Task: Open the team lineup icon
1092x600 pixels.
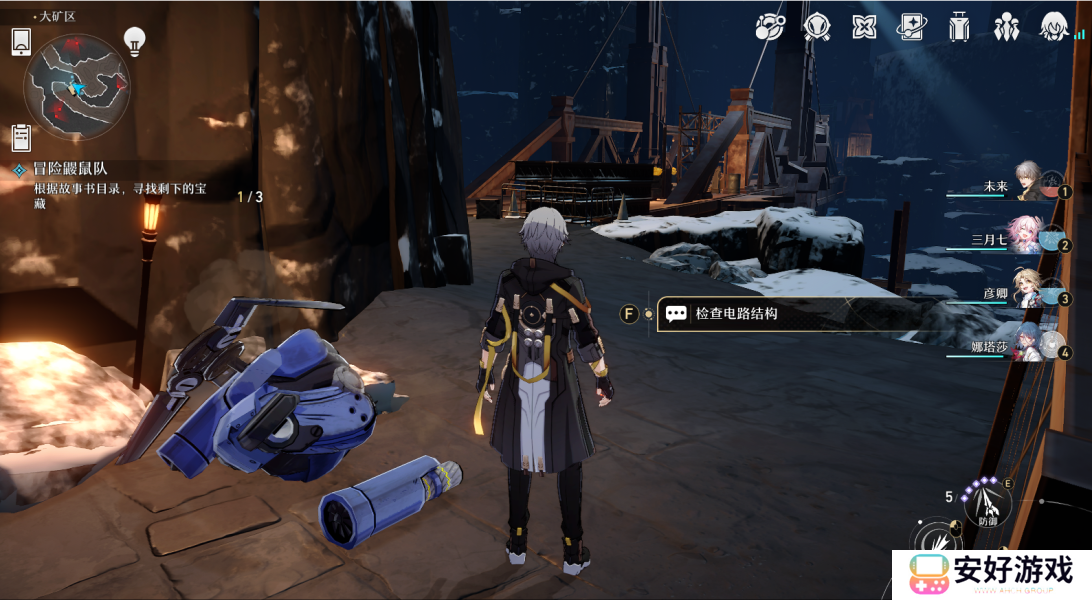Action: click(x=1006, y=27)
